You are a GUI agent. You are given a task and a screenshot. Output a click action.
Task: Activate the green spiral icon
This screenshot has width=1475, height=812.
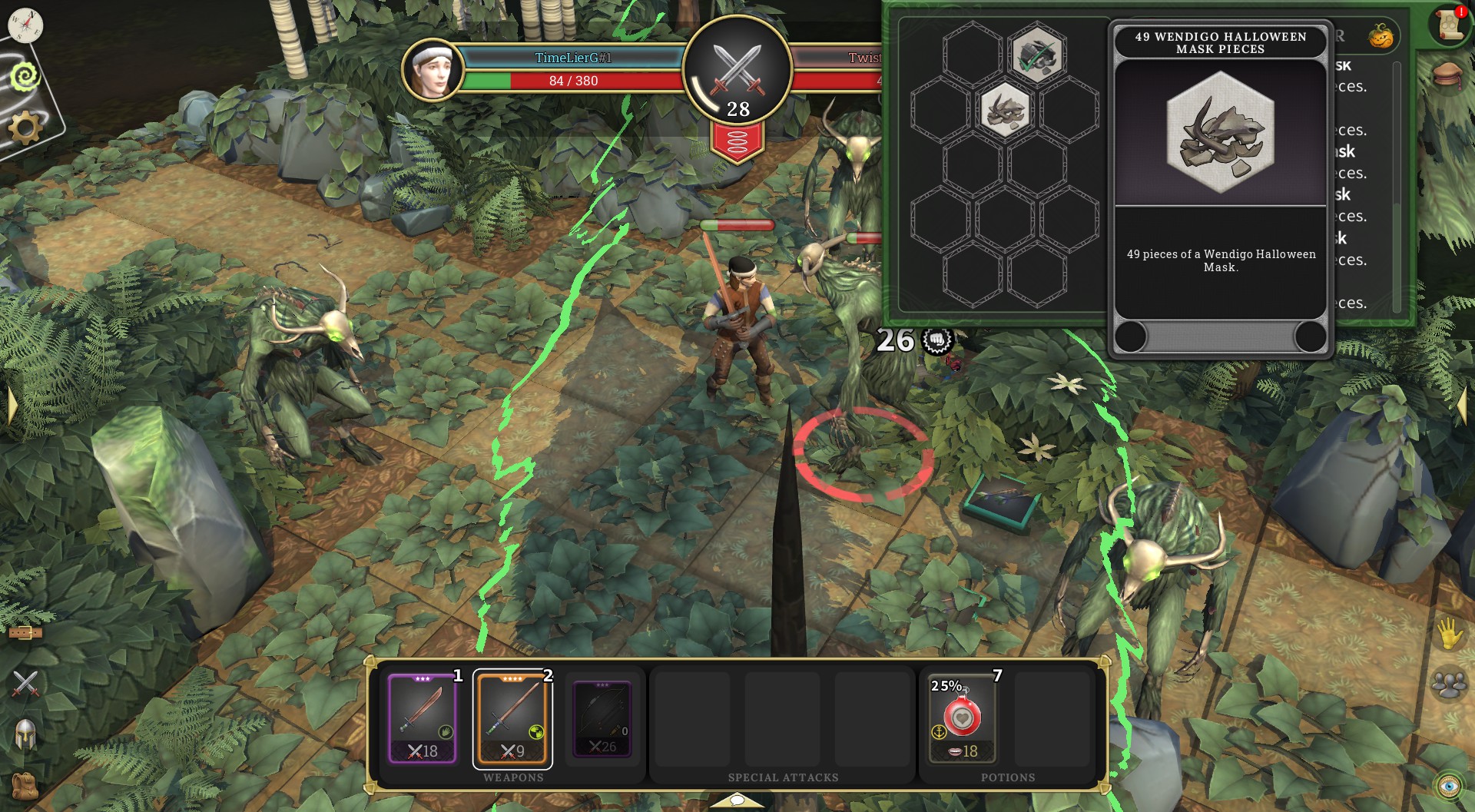[25, 76]
